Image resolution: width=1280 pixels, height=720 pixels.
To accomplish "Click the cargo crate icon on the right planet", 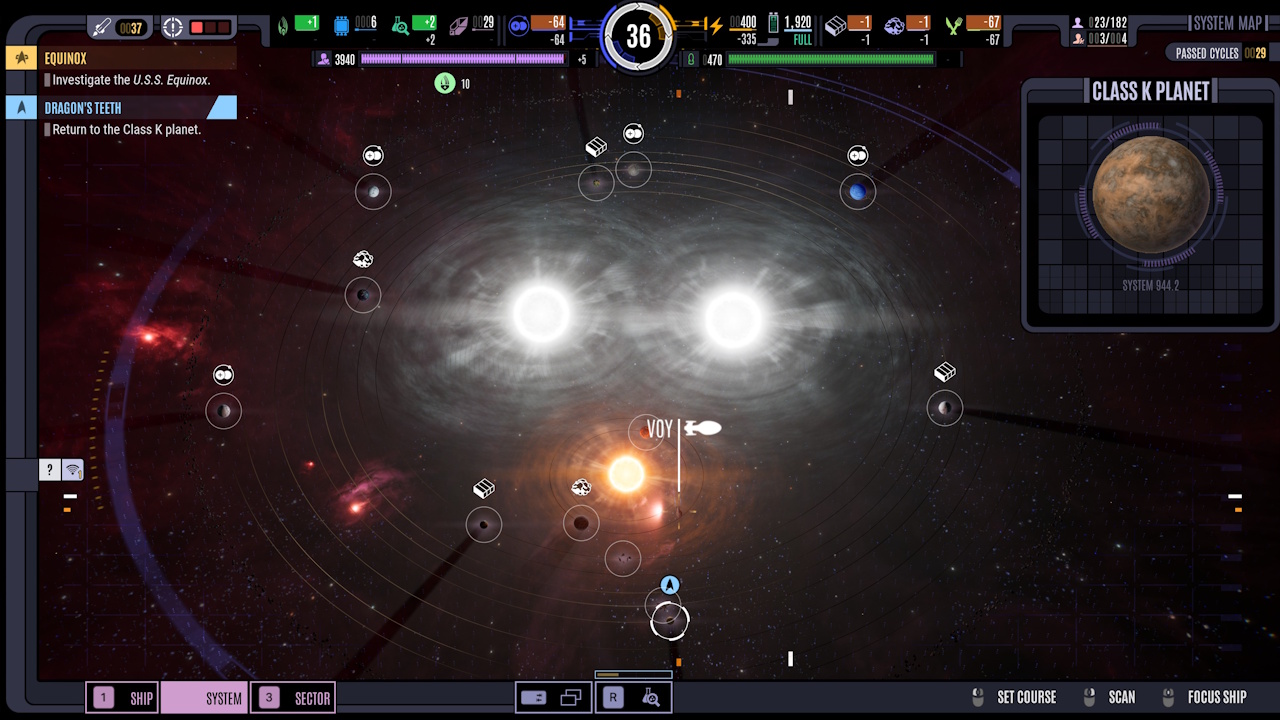I will pos(945,371).
